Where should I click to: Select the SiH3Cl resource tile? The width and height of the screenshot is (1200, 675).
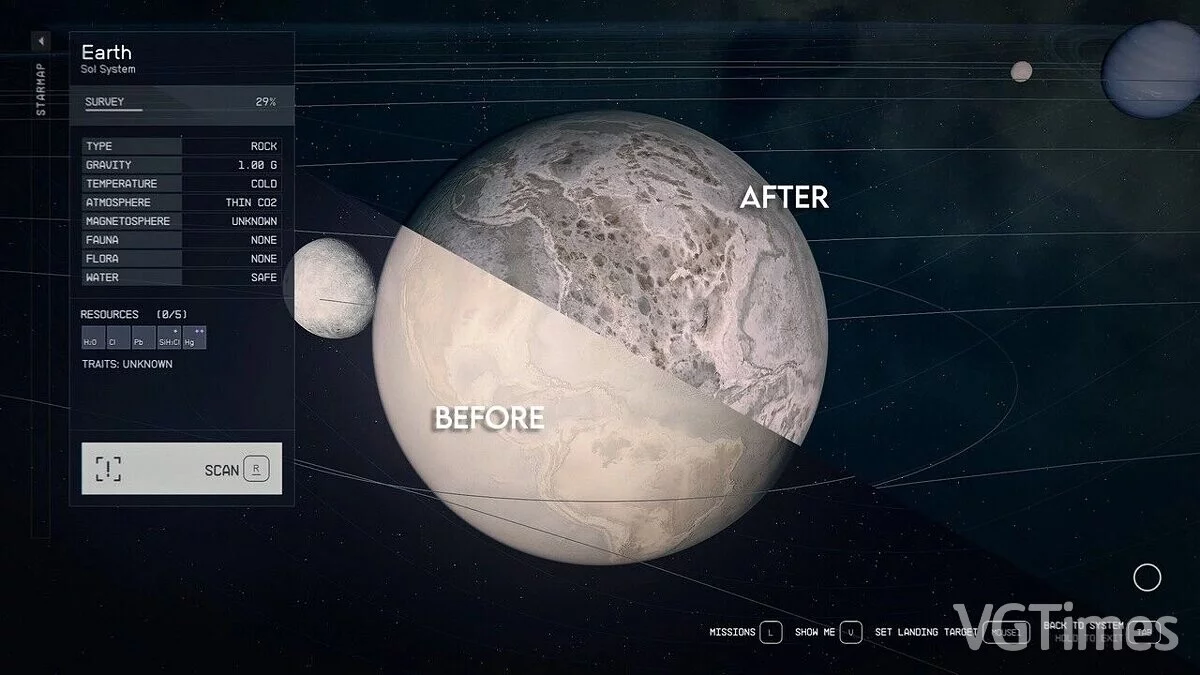(168, 338)
